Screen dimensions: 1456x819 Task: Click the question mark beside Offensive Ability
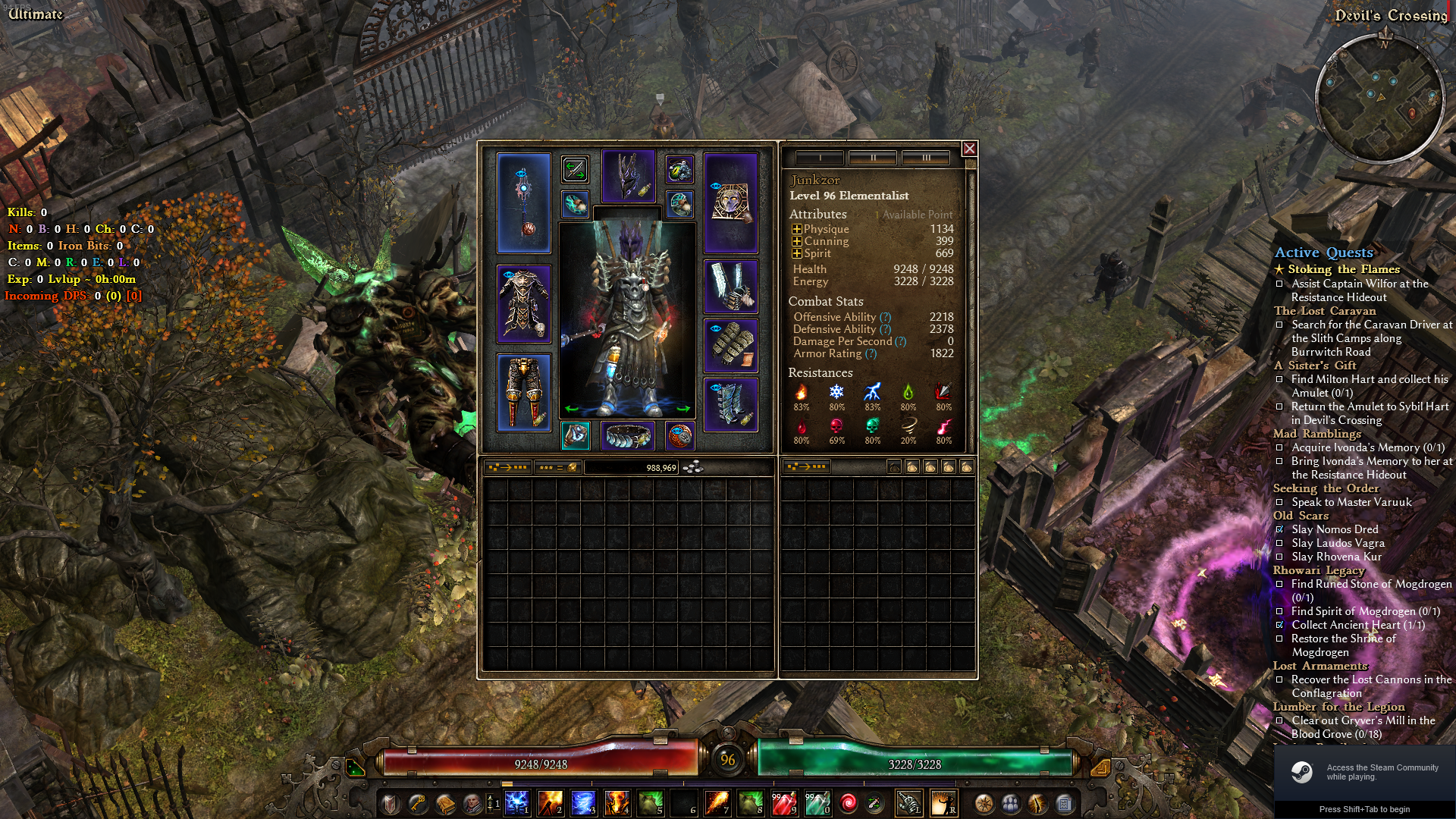point(884,317)
